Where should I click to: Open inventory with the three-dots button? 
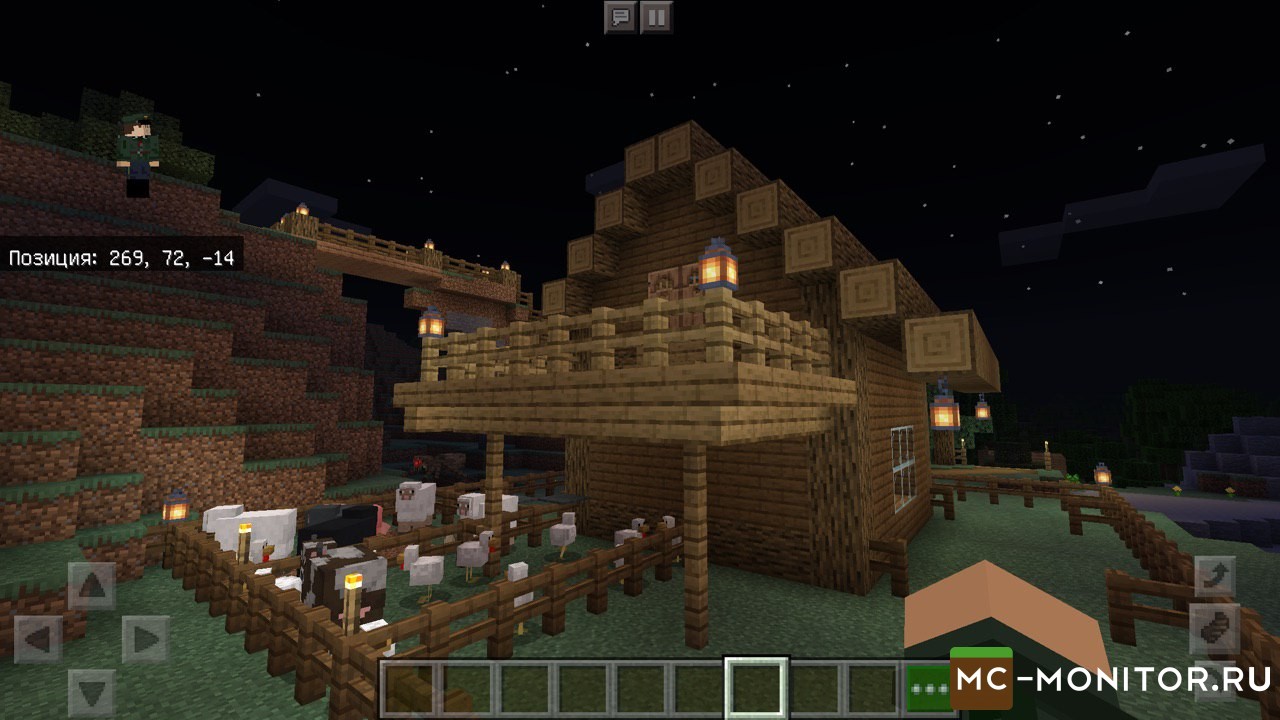(927, 689)
